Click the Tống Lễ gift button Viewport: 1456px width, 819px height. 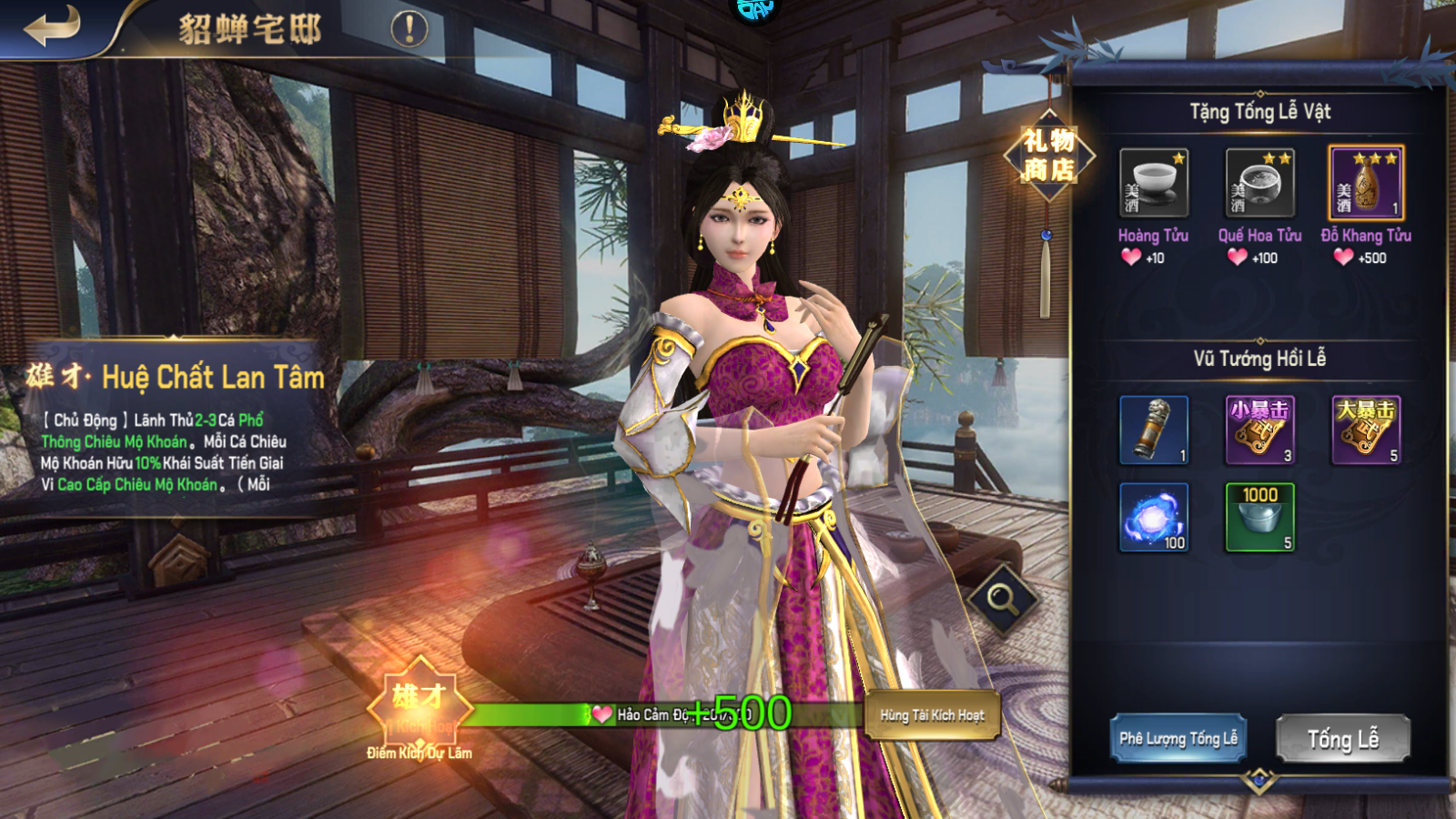click(1342, 738)
